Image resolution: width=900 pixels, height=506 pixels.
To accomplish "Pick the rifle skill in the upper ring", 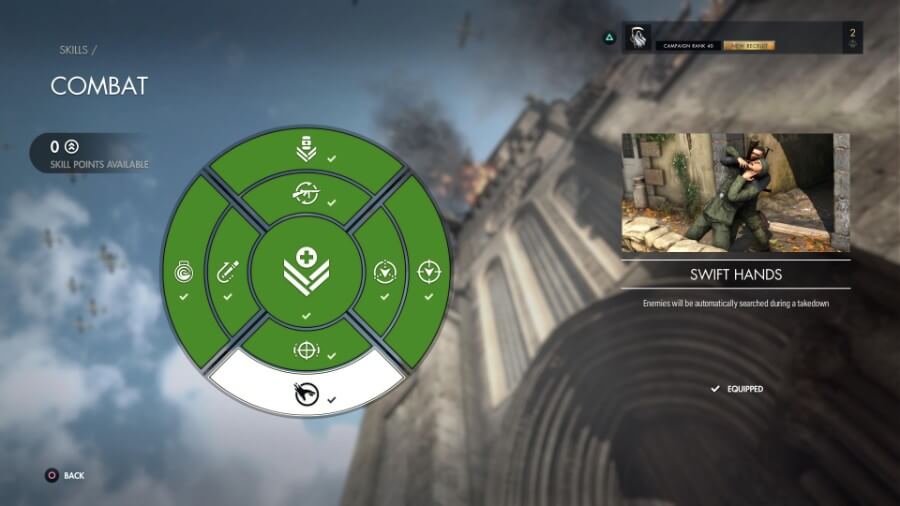I will click(x=306, y=191).
